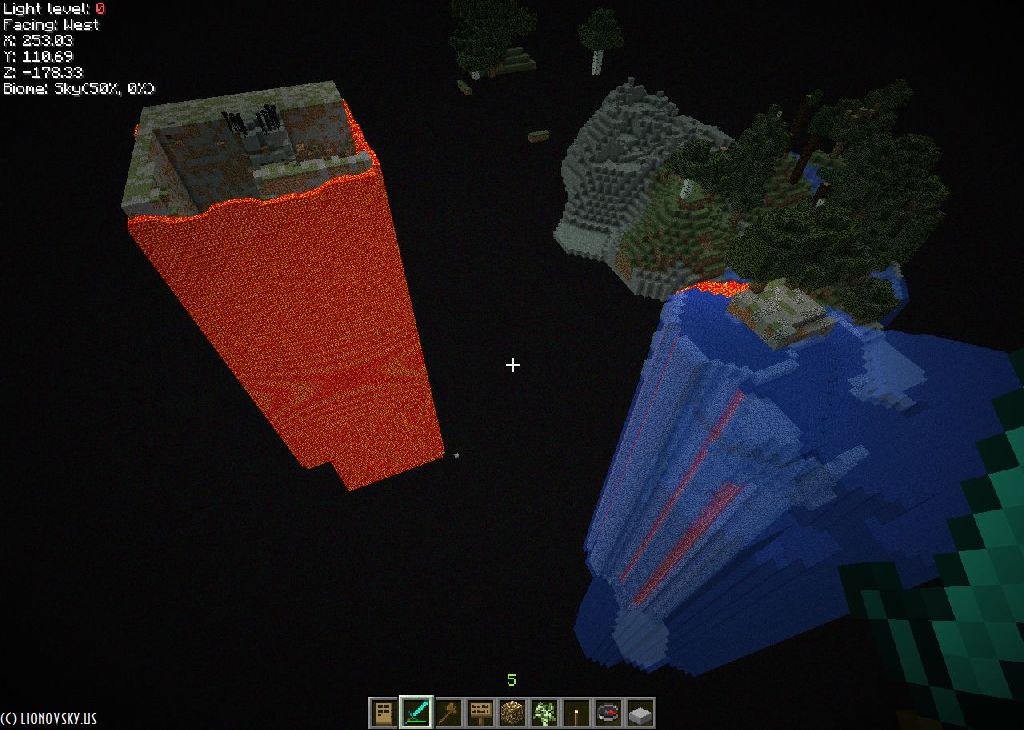Select the wooden door hotbar slot

click(384, 713)
